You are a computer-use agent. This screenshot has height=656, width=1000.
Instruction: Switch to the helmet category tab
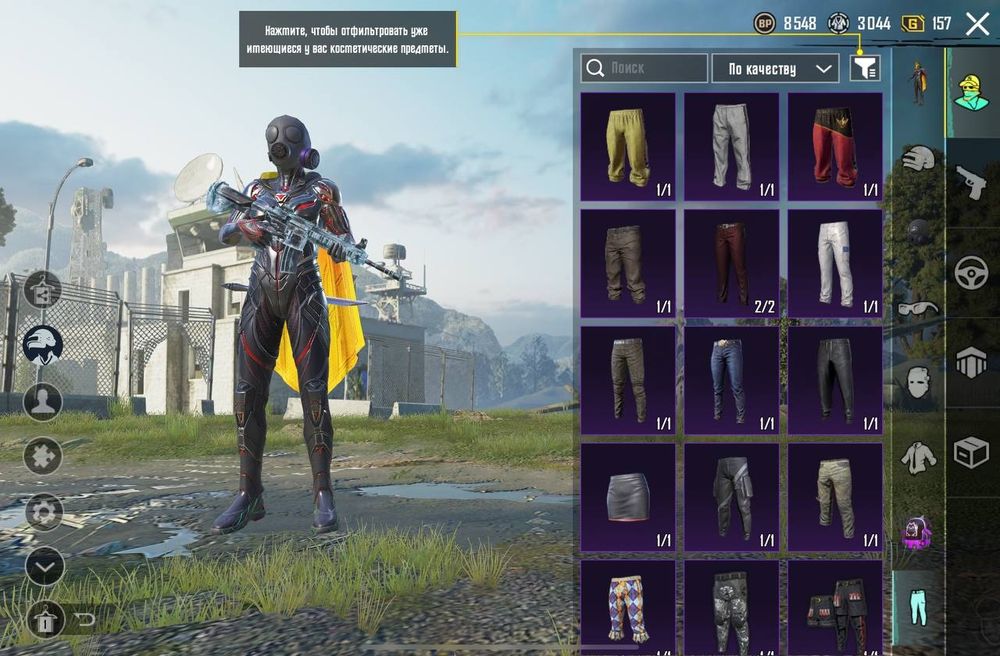pos(917,157)
